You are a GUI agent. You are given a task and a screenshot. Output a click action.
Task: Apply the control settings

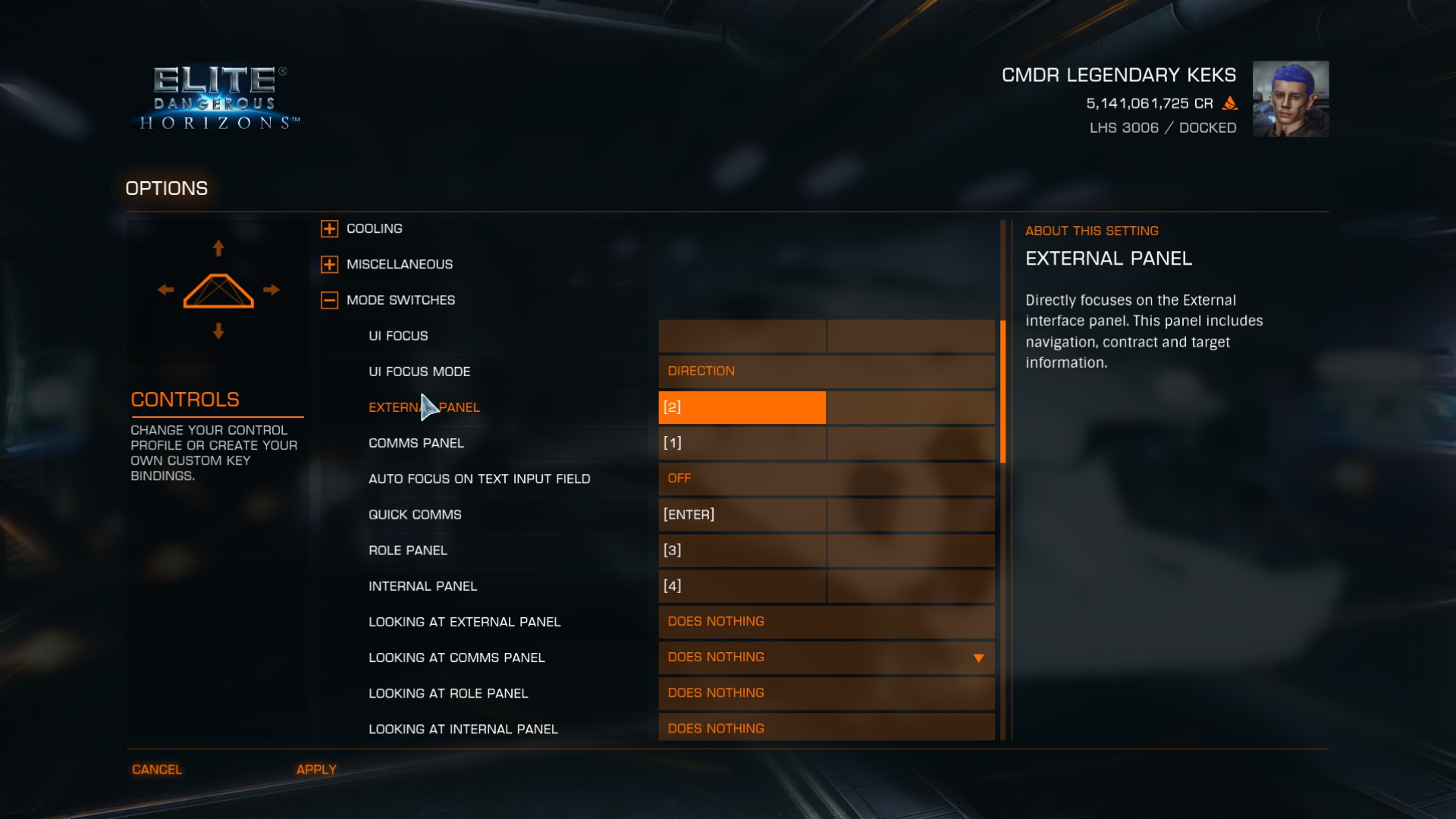pos(316,770)
